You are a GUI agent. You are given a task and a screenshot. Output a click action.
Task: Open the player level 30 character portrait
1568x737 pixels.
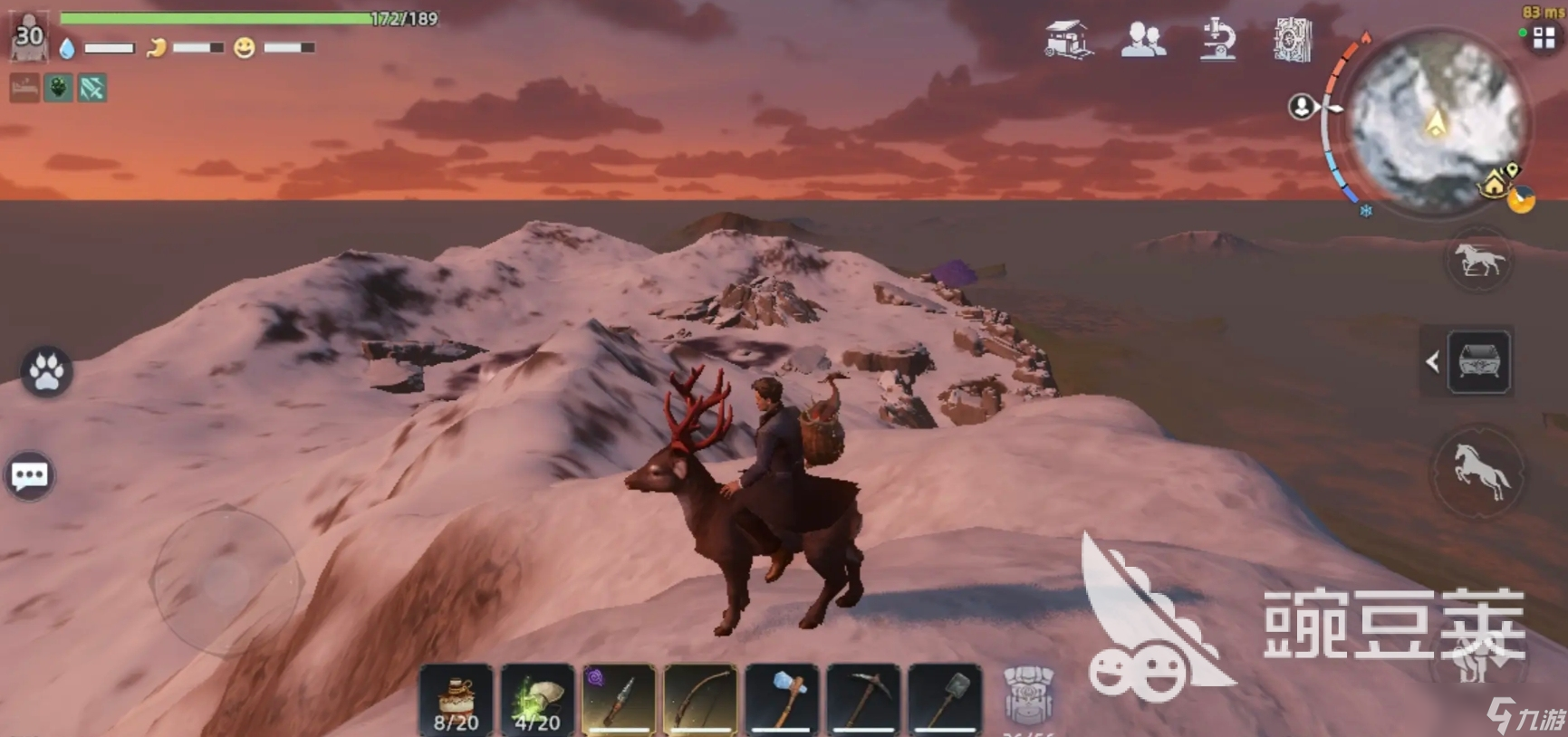[x=28, y=38]
